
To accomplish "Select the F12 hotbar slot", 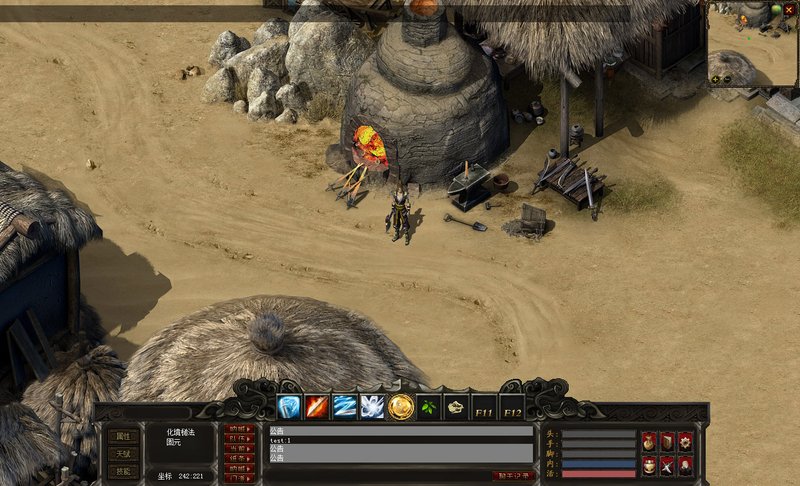I will tap(512, 408).
